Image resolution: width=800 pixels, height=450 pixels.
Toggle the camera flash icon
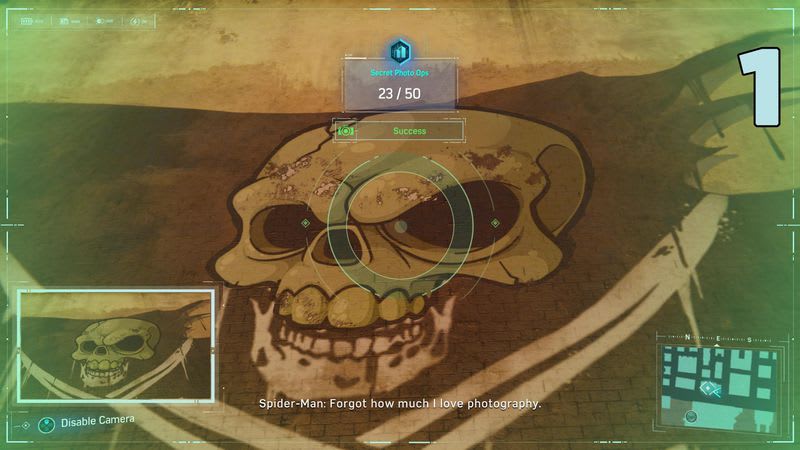[135, 20]
